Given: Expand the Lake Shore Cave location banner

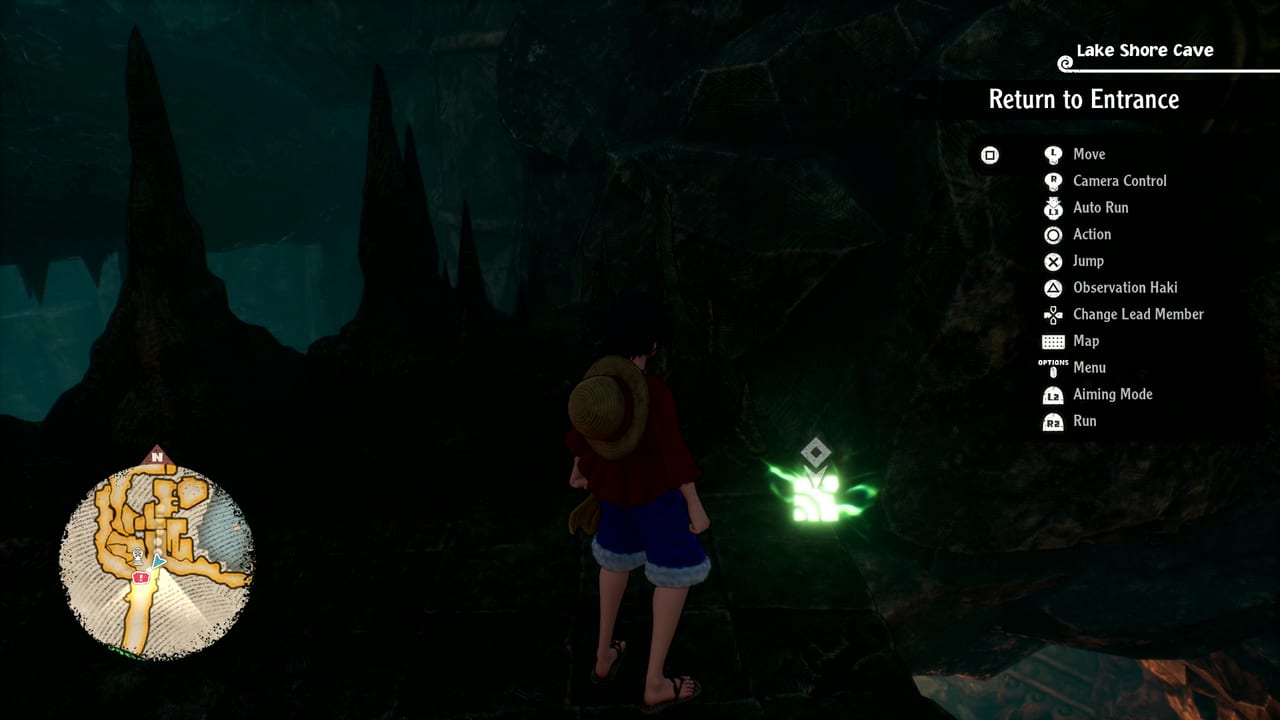Looking at the screenshot, I should pyautogui.click(x=1144, y=50).
